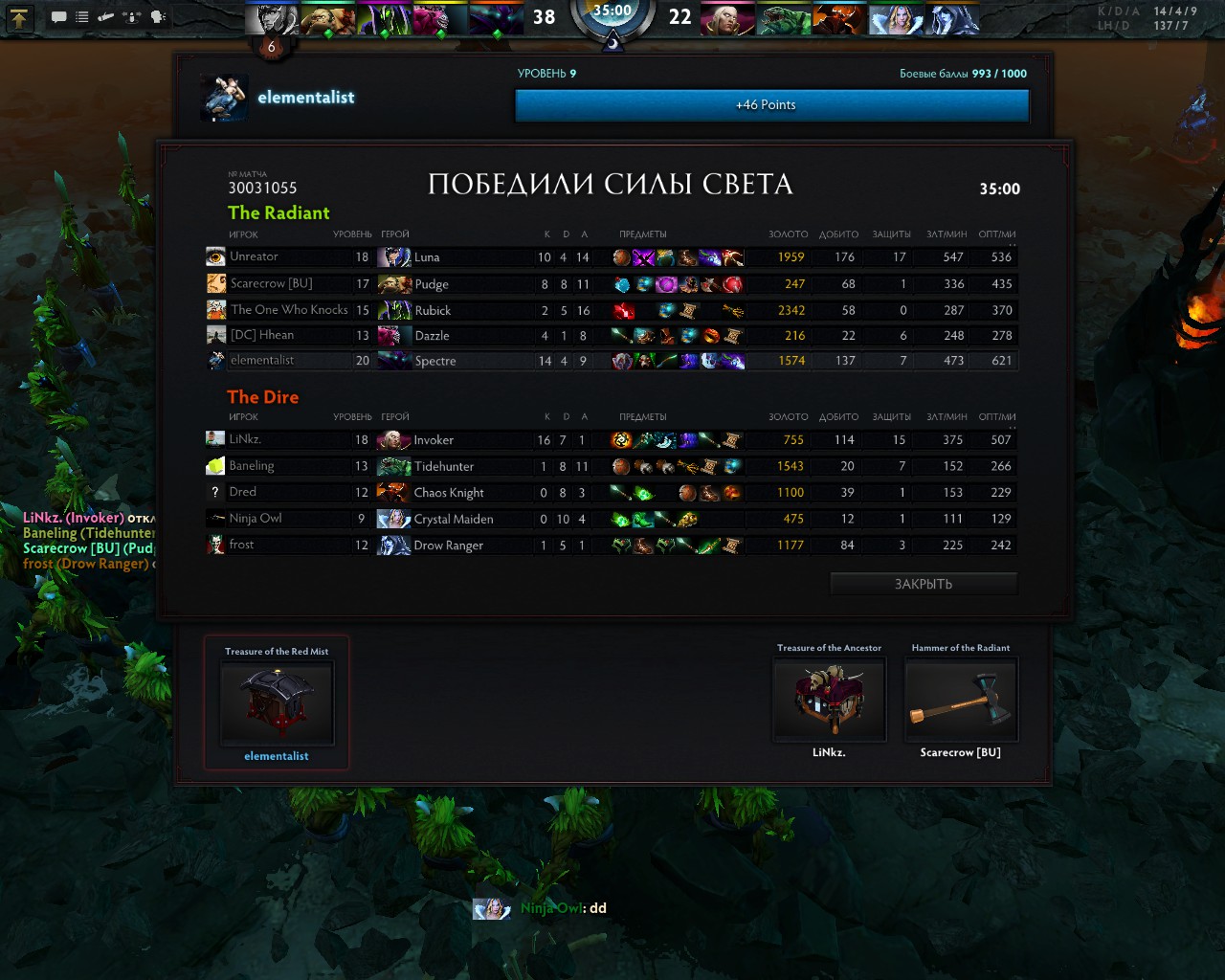Open the dashboard with the gold arrow button

click(x=20, y=17)
